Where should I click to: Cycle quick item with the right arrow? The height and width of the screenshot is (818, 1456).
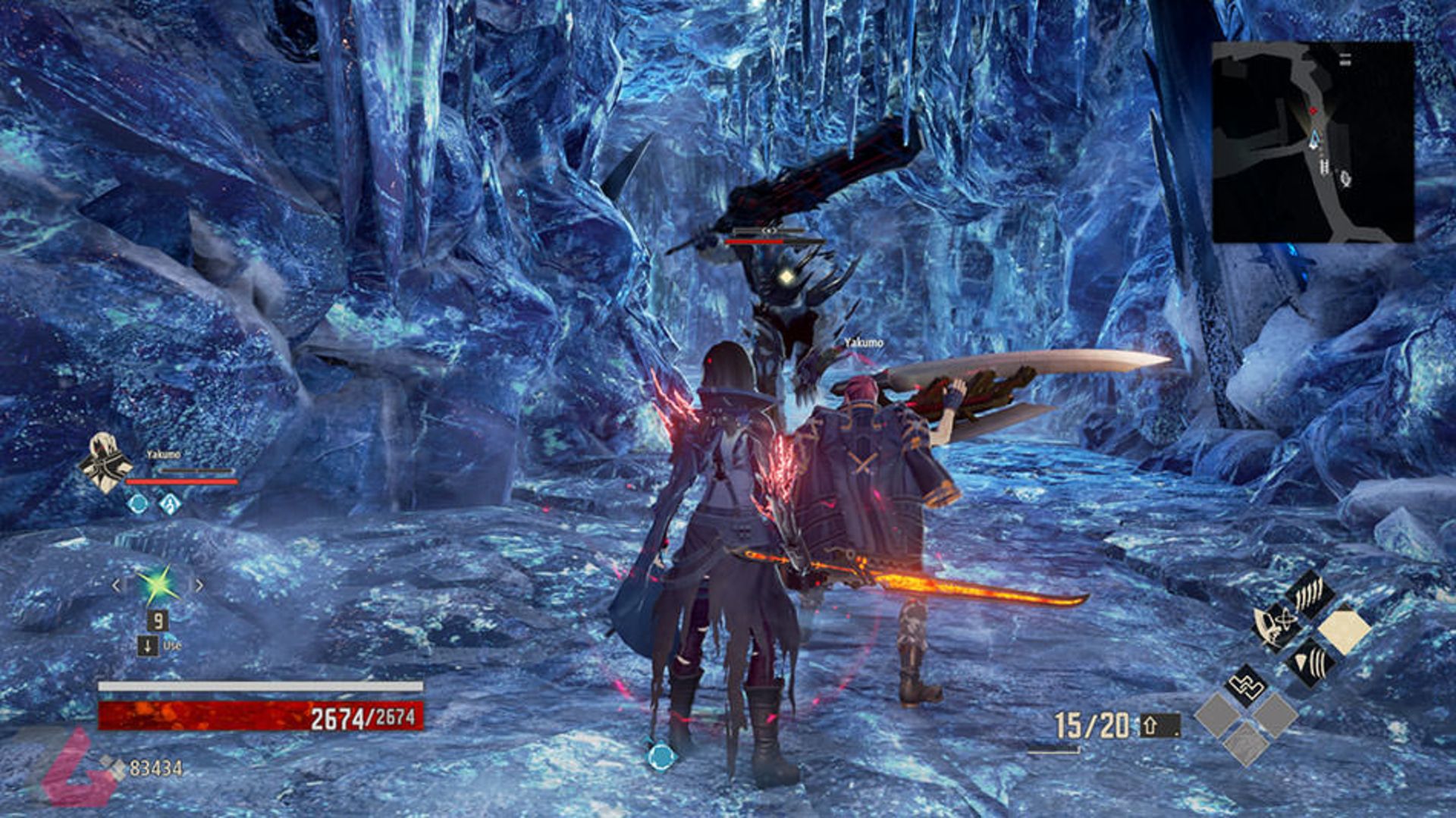[x=199, y=585]
